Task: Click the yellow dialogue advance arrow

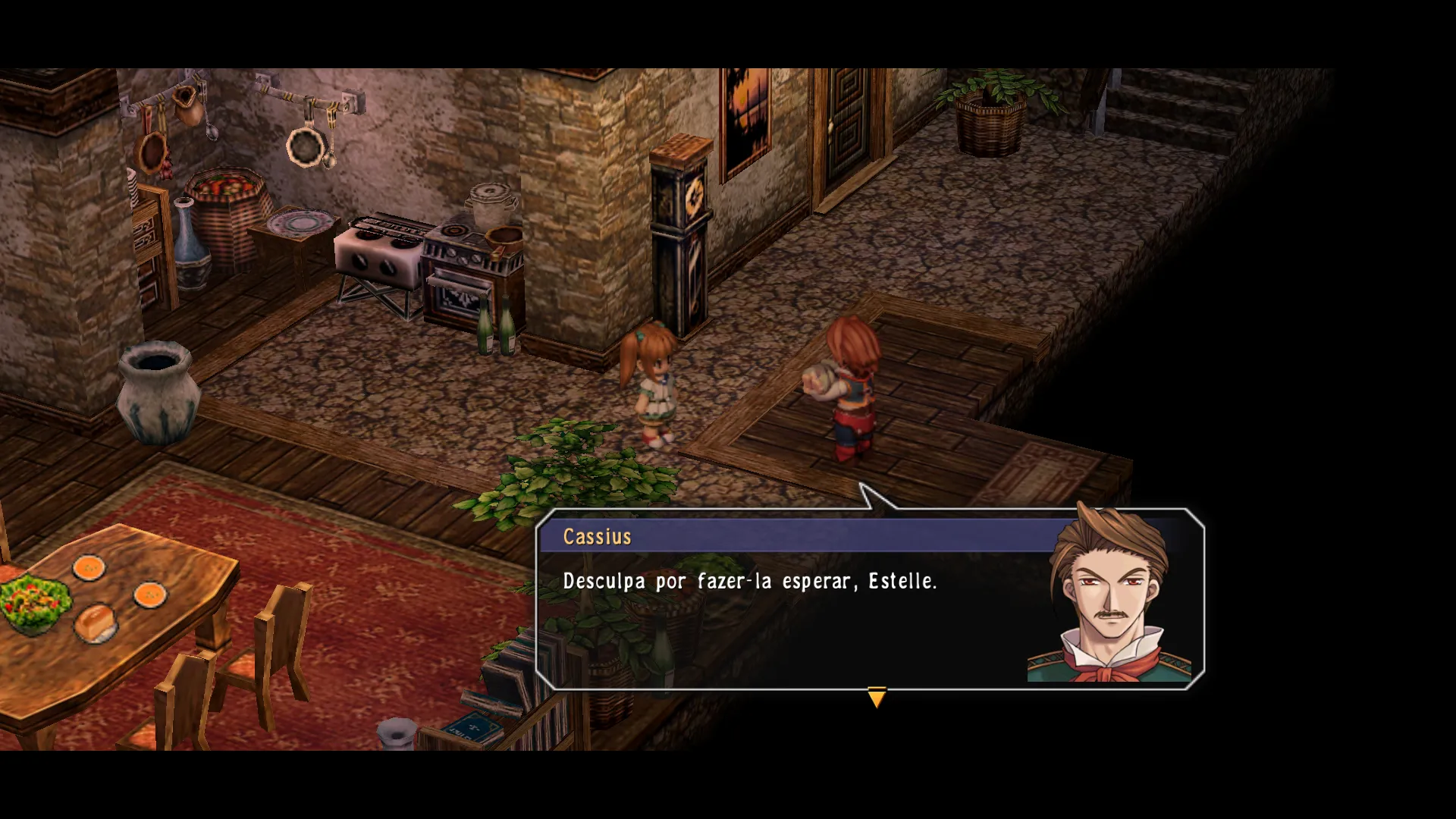Action: [x=876, y=697]
